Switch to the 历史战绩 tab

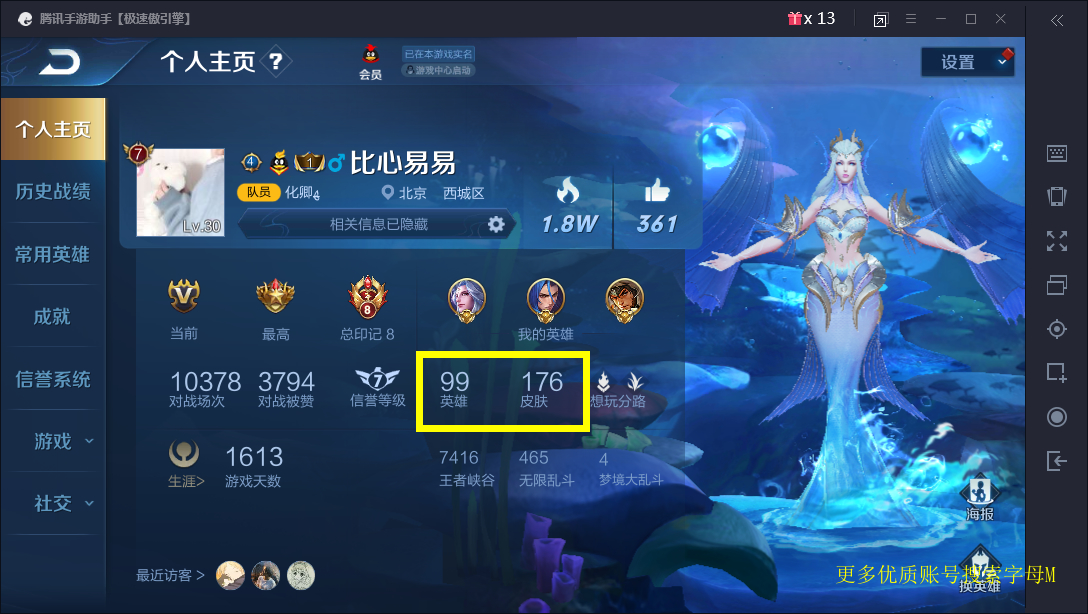tap(53, 191)
